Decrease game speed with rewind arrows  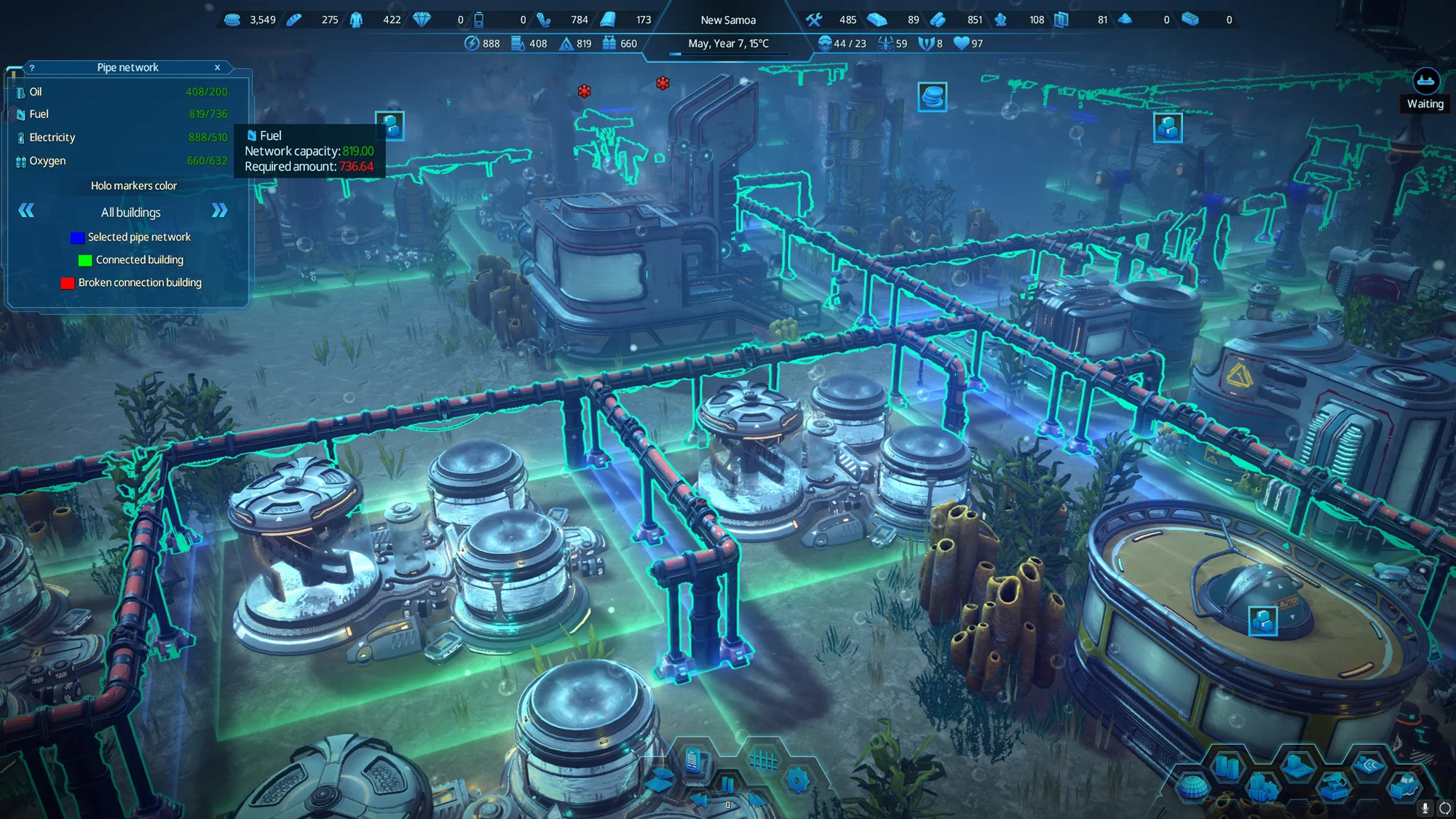tap(699, 800)
